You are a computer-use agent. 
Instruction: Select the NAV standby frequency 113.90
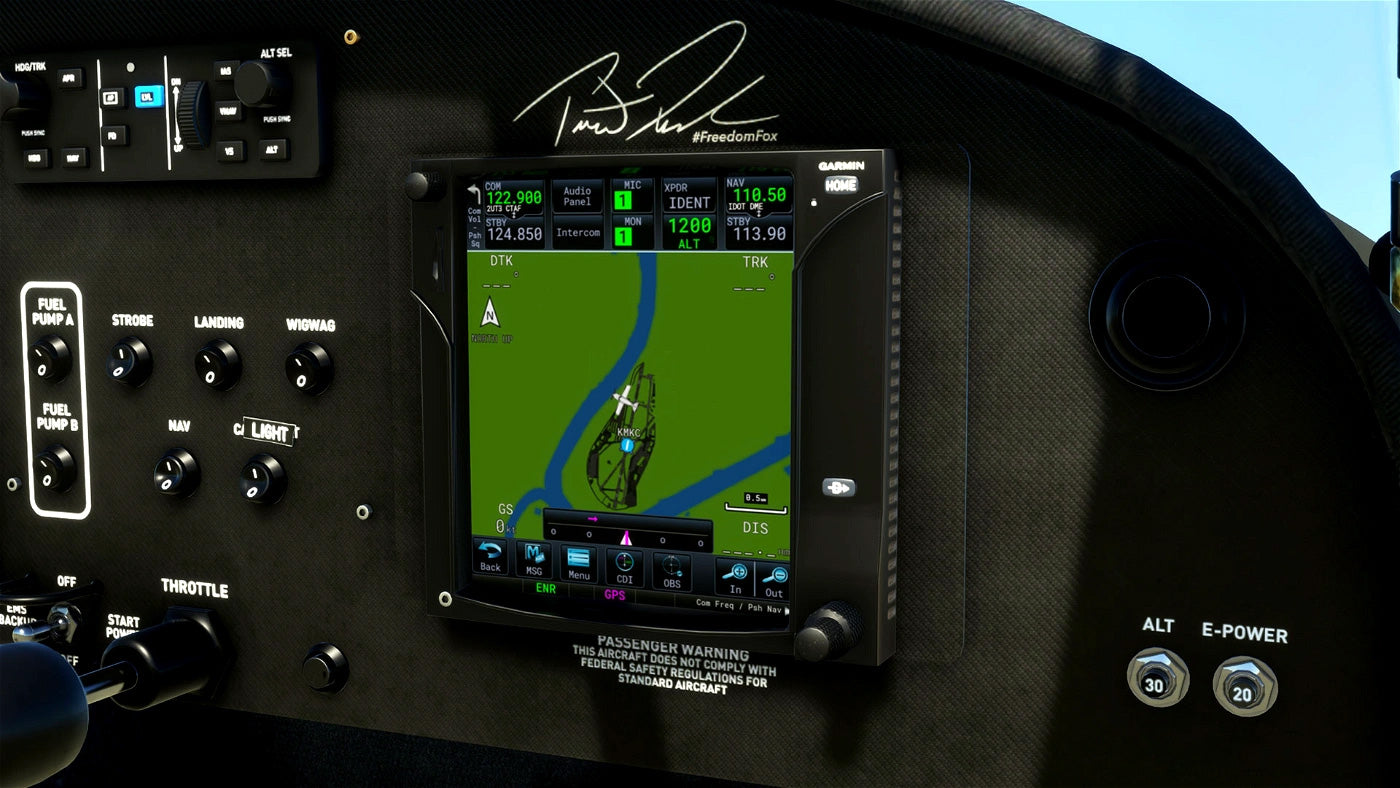pyautogui.click(x=759, y=232)
